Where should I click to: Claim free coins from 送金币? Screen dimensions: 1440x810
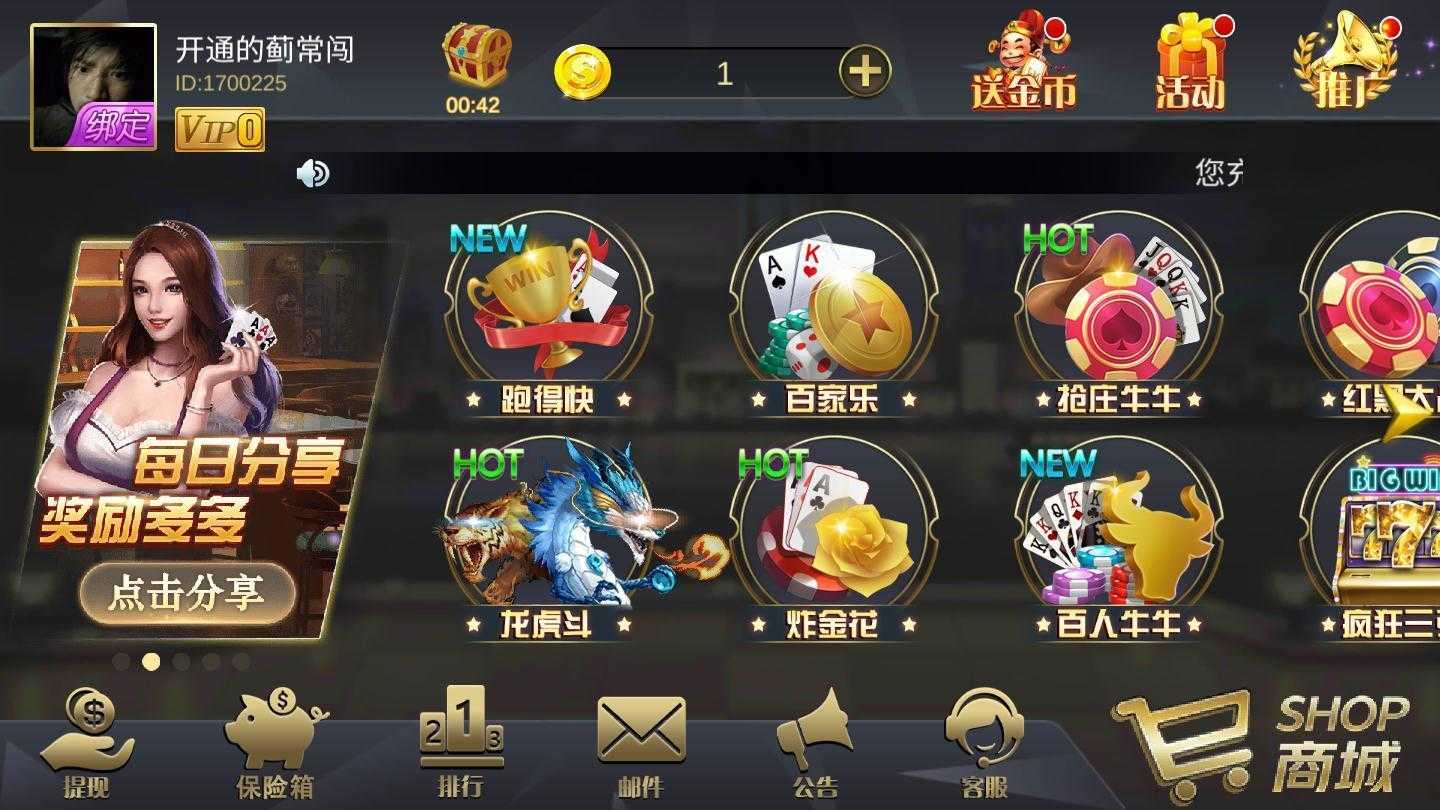click(x=1022, y=60)
